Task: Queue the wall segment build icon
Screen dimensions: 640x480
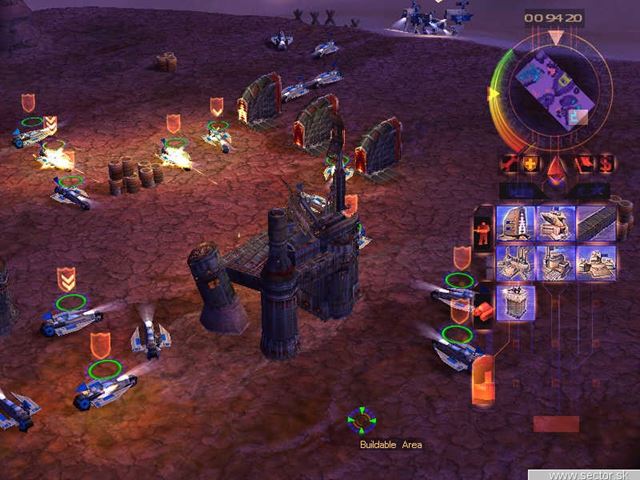Action: click(596, 223)
